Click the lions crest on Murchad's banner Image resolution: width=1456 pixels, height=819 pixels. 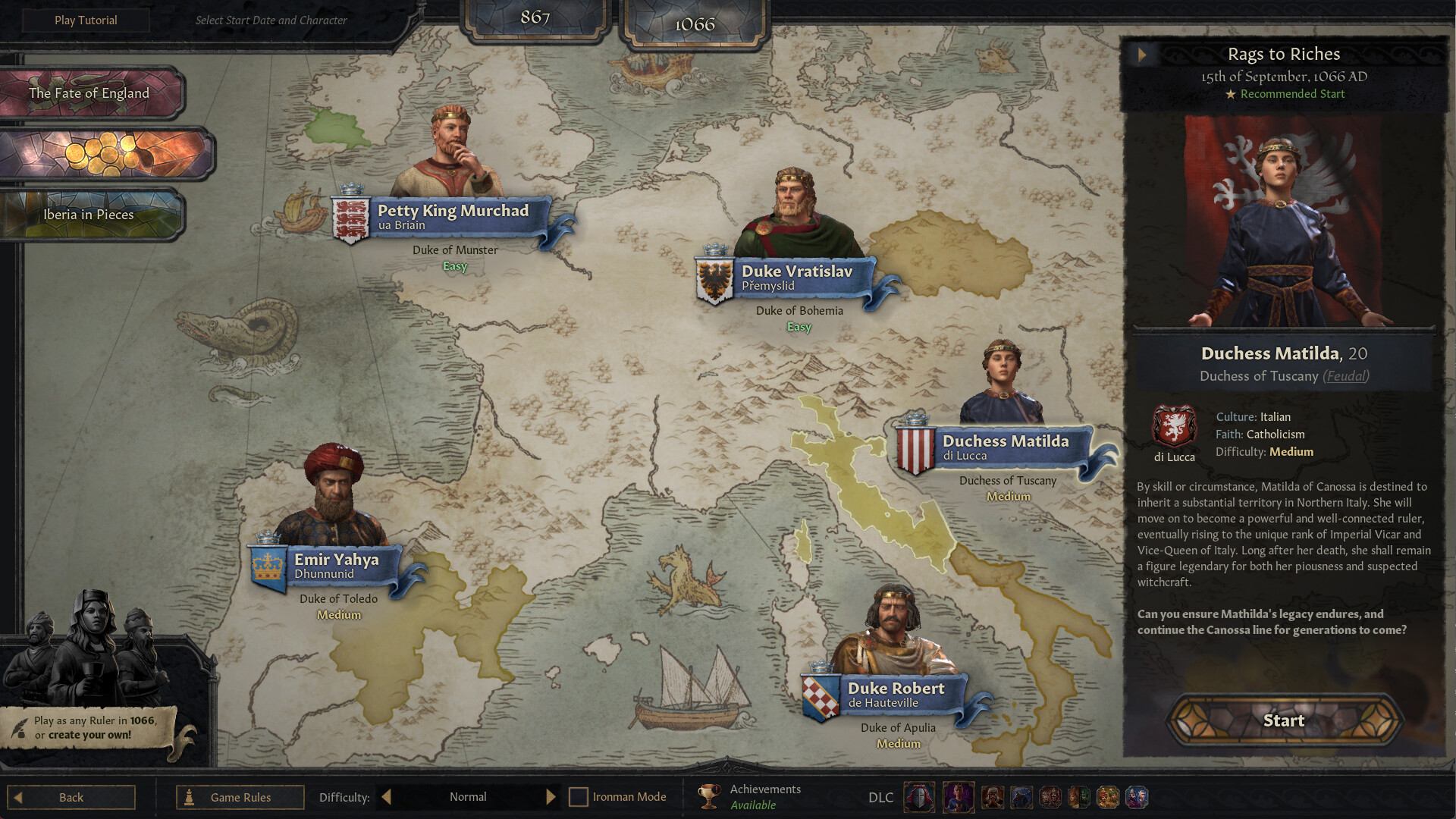[x=351, y=218]
